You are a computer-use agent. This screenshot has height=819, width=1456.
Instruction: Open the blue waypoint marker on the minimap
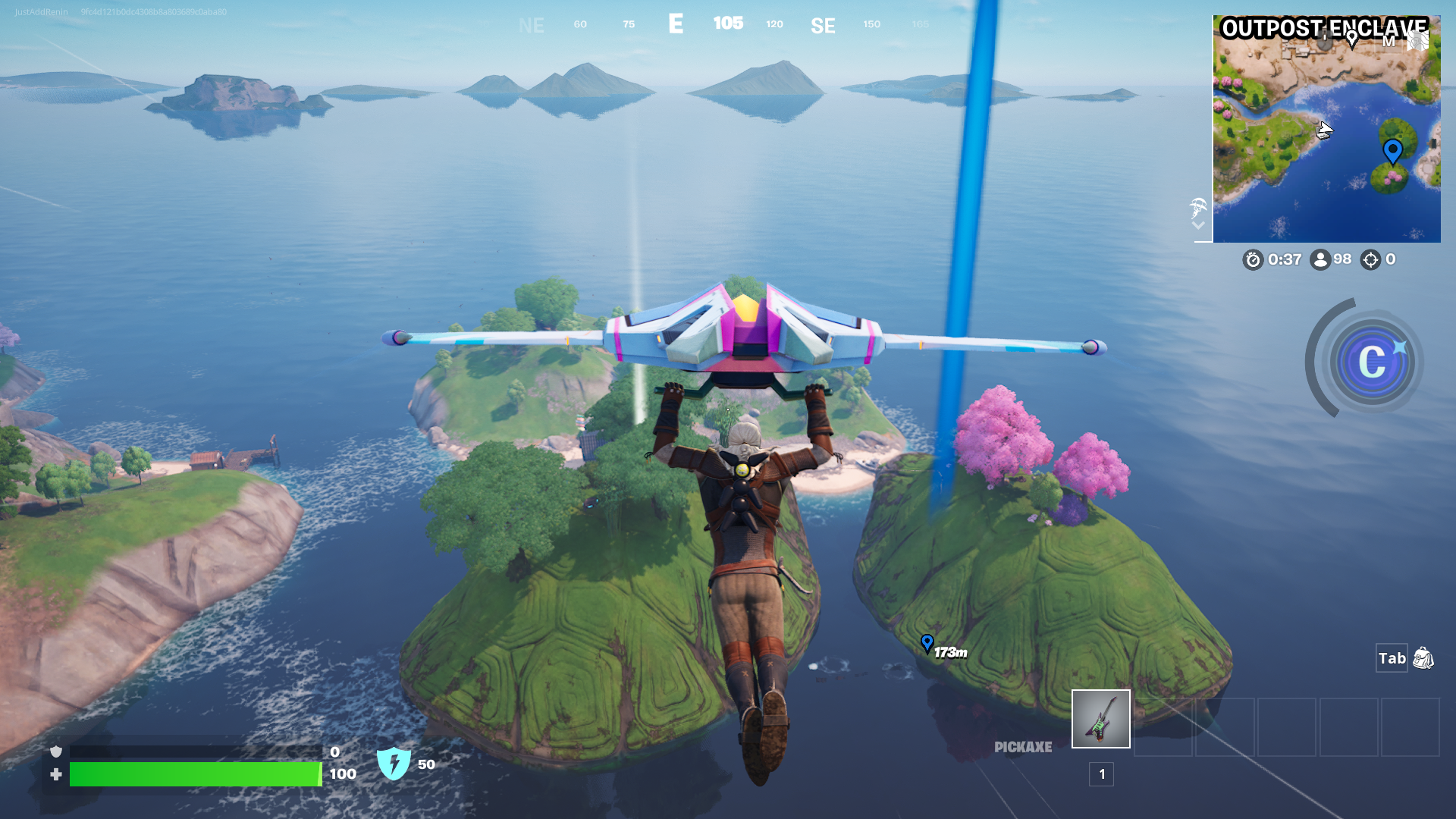[1393, 151]
